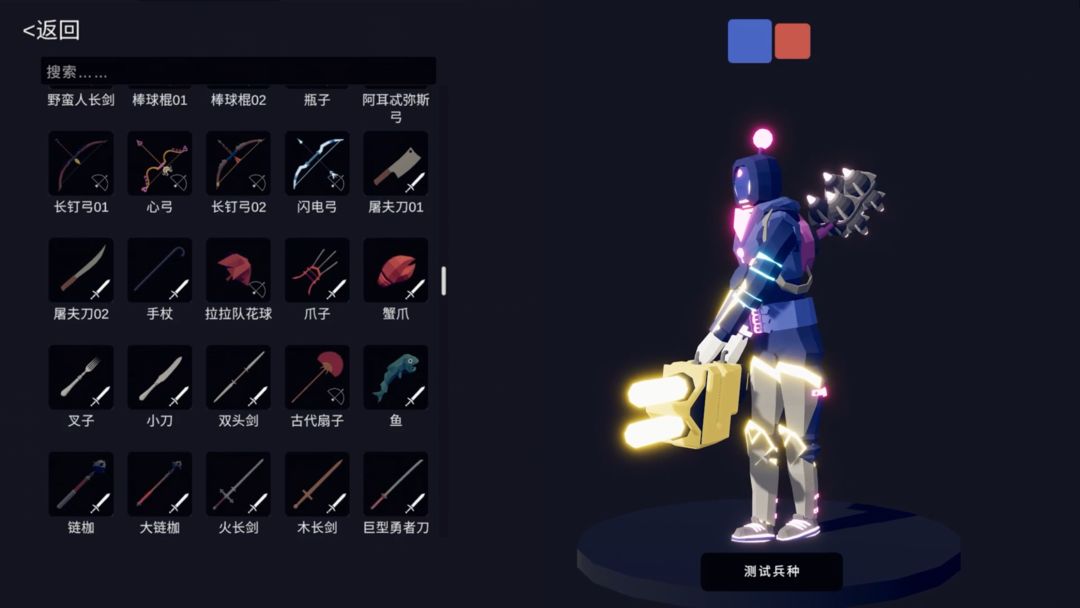Select the 小刀 knife
The width and height of the screenshot is (1080, 608).
point(160,377)
